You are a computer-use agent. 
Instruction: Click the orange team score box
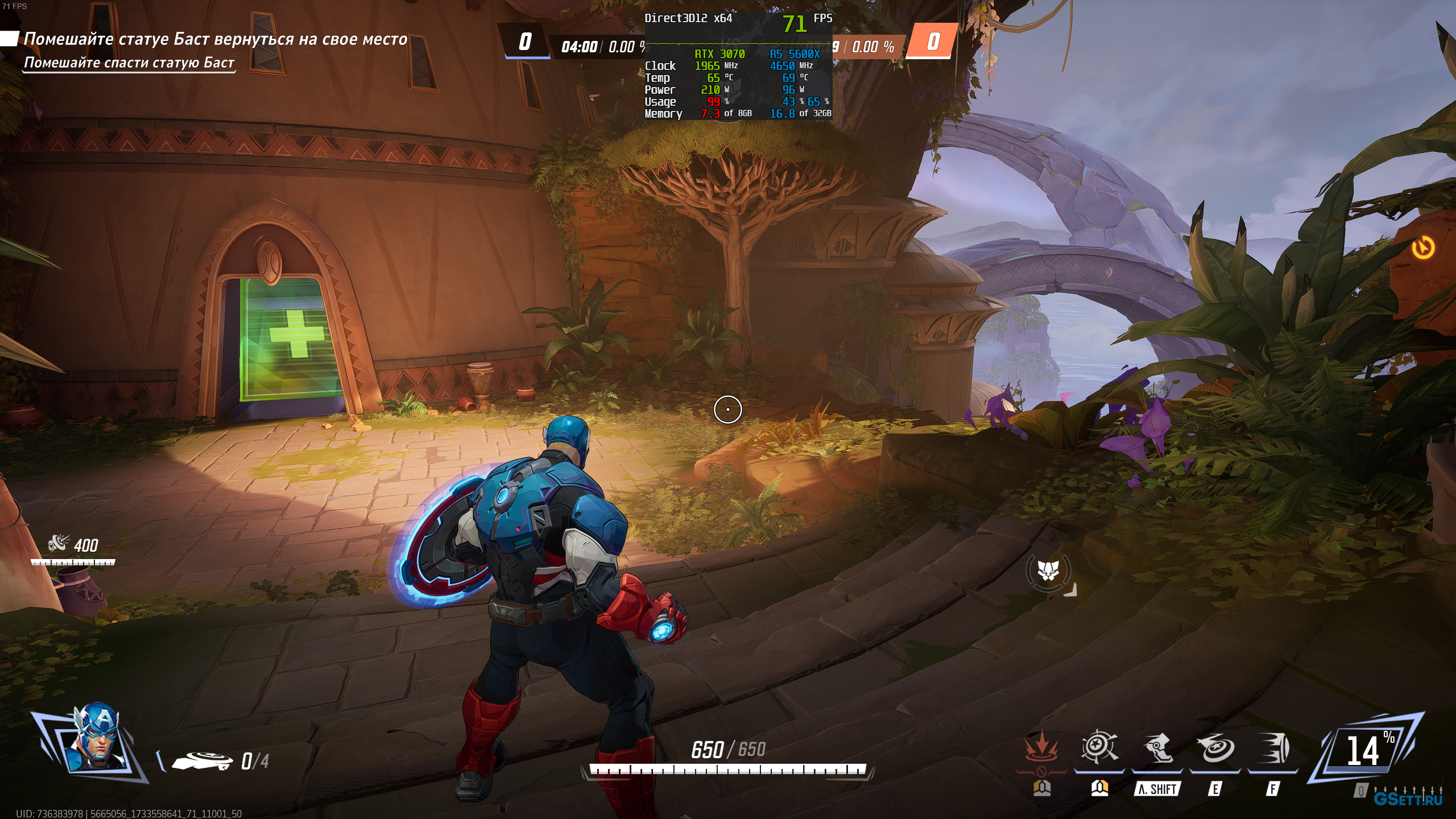tap(933, 41)
